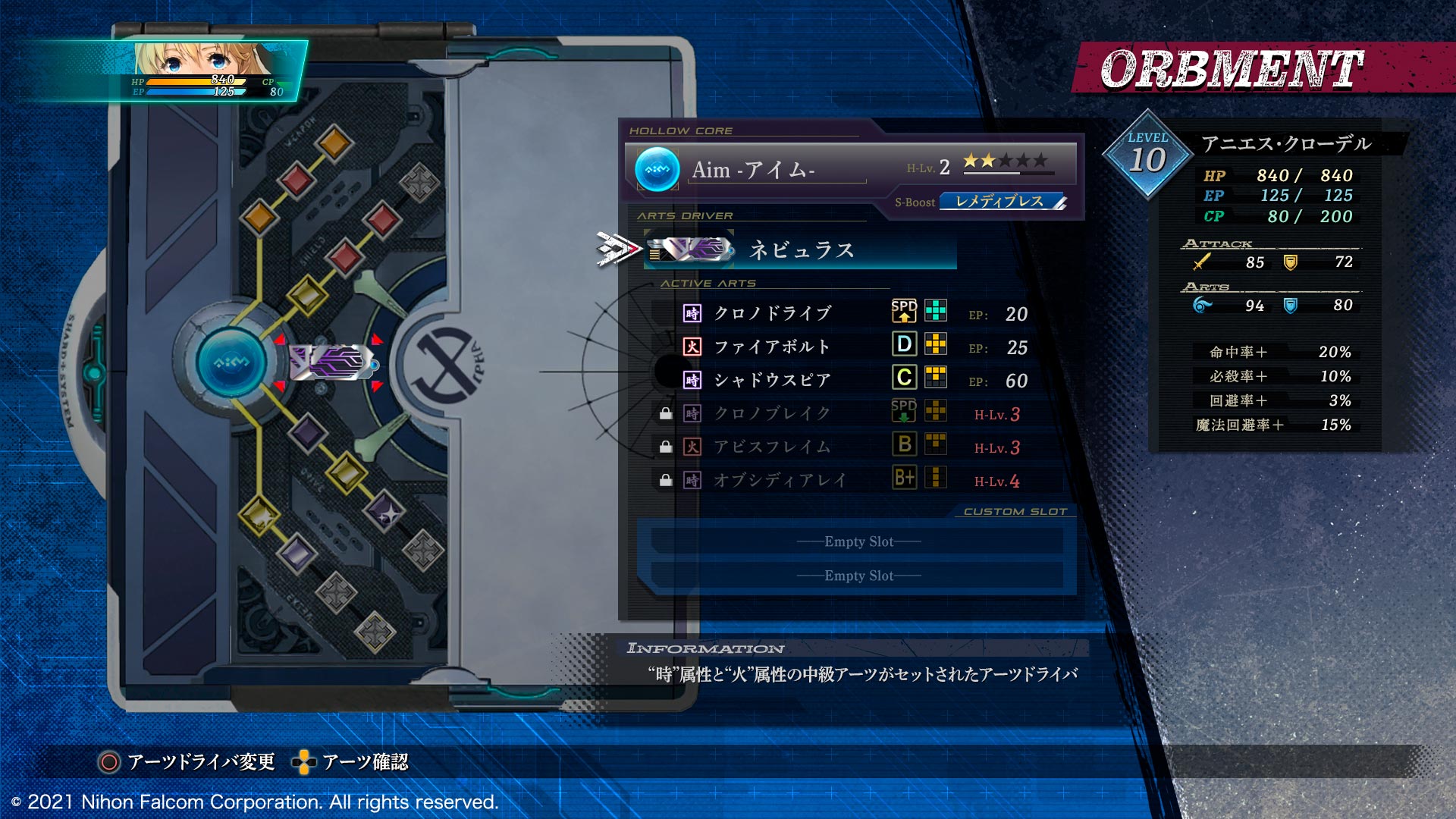Pick the ファイアボルト art row

[x=772, y=347]
